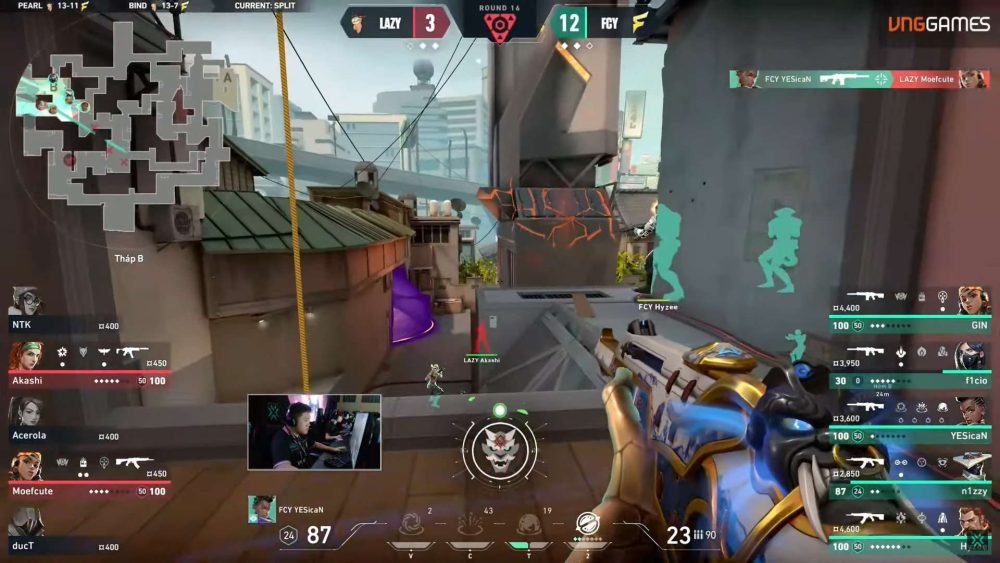
Task: Spectate GIN from the right team list
Action: pos(910,310)
